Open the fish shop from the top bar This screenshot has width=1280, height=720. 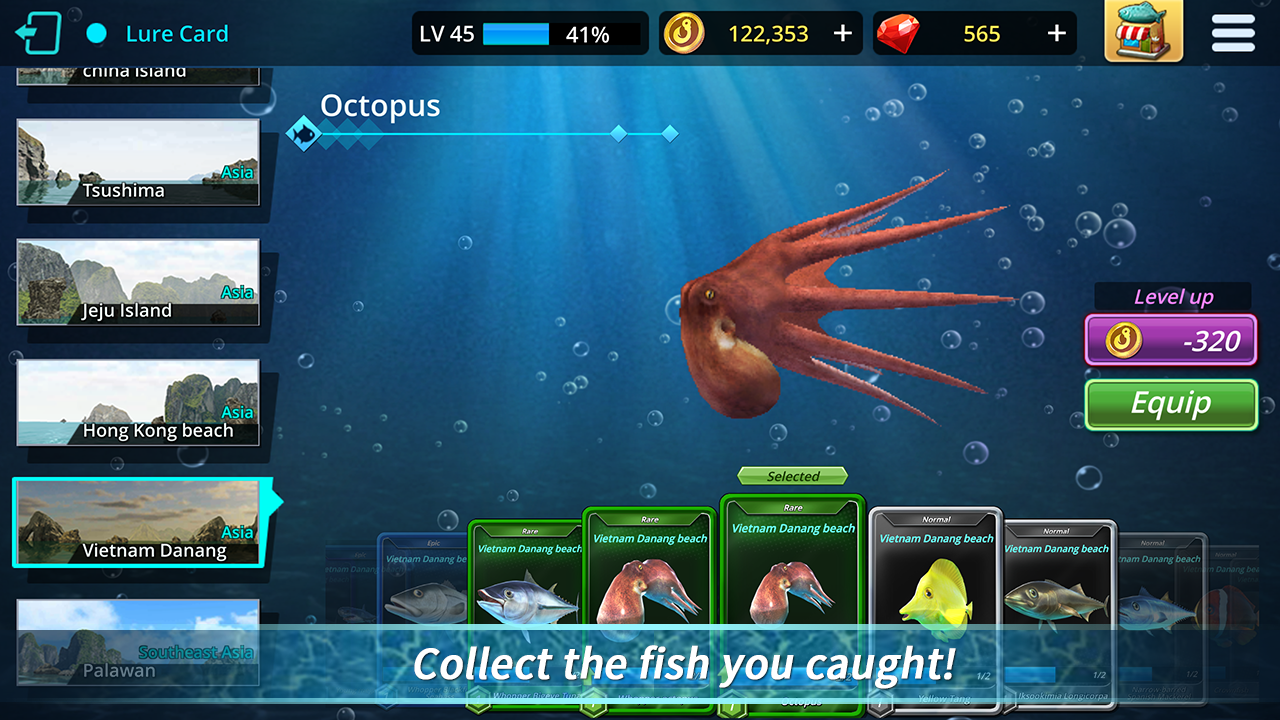1143,33
